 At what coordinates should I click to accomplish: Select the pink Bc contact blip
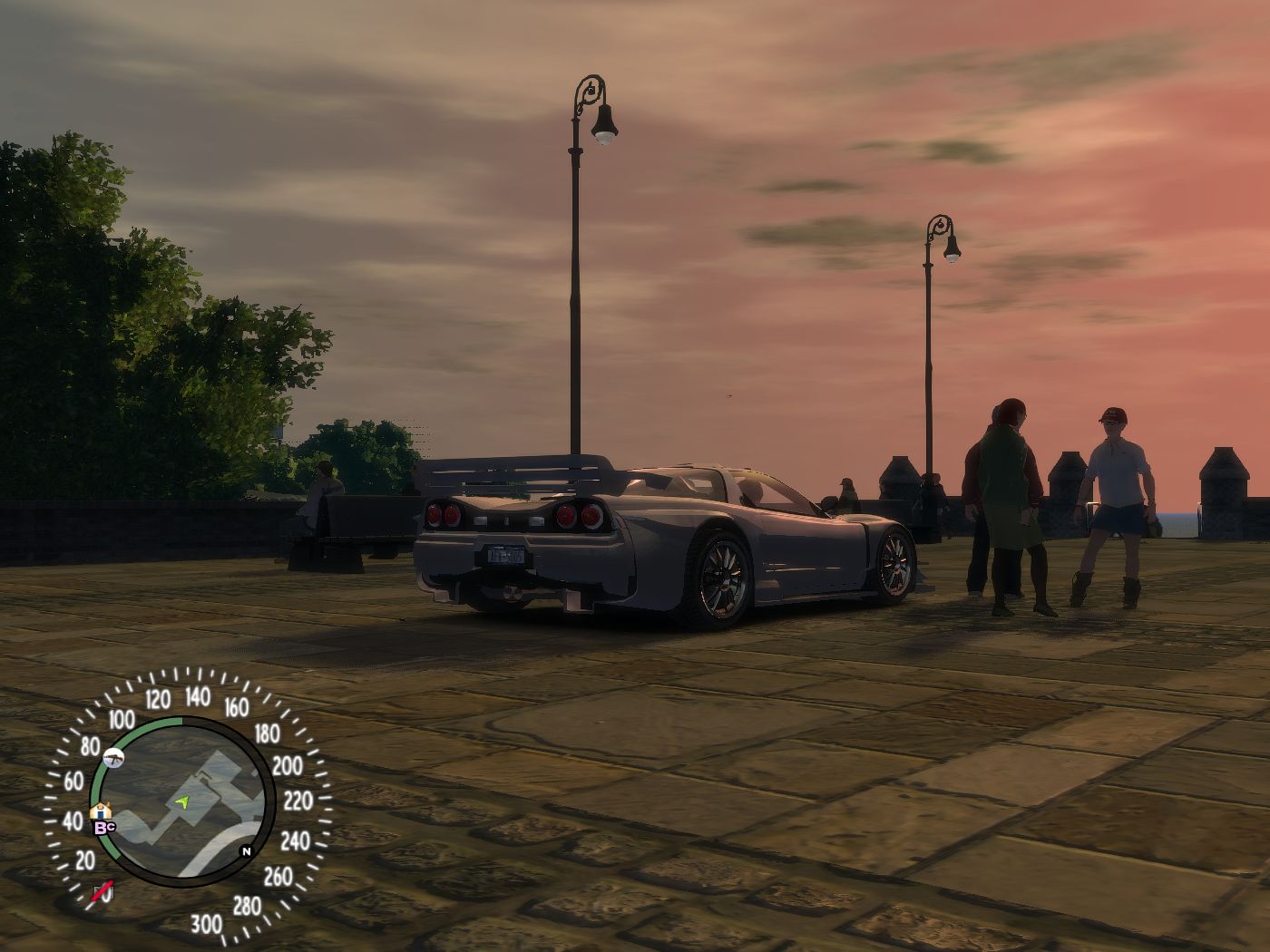click(104, 826)
